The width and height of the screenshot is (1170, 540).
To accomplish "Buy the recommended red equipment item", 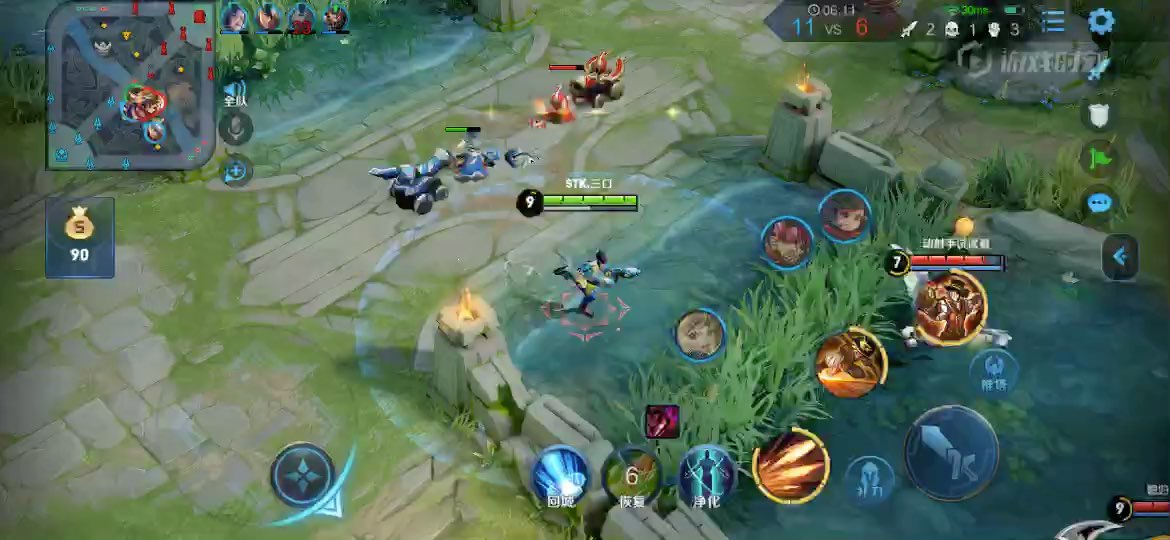I will pyautogui.click(x=662, y=421).
